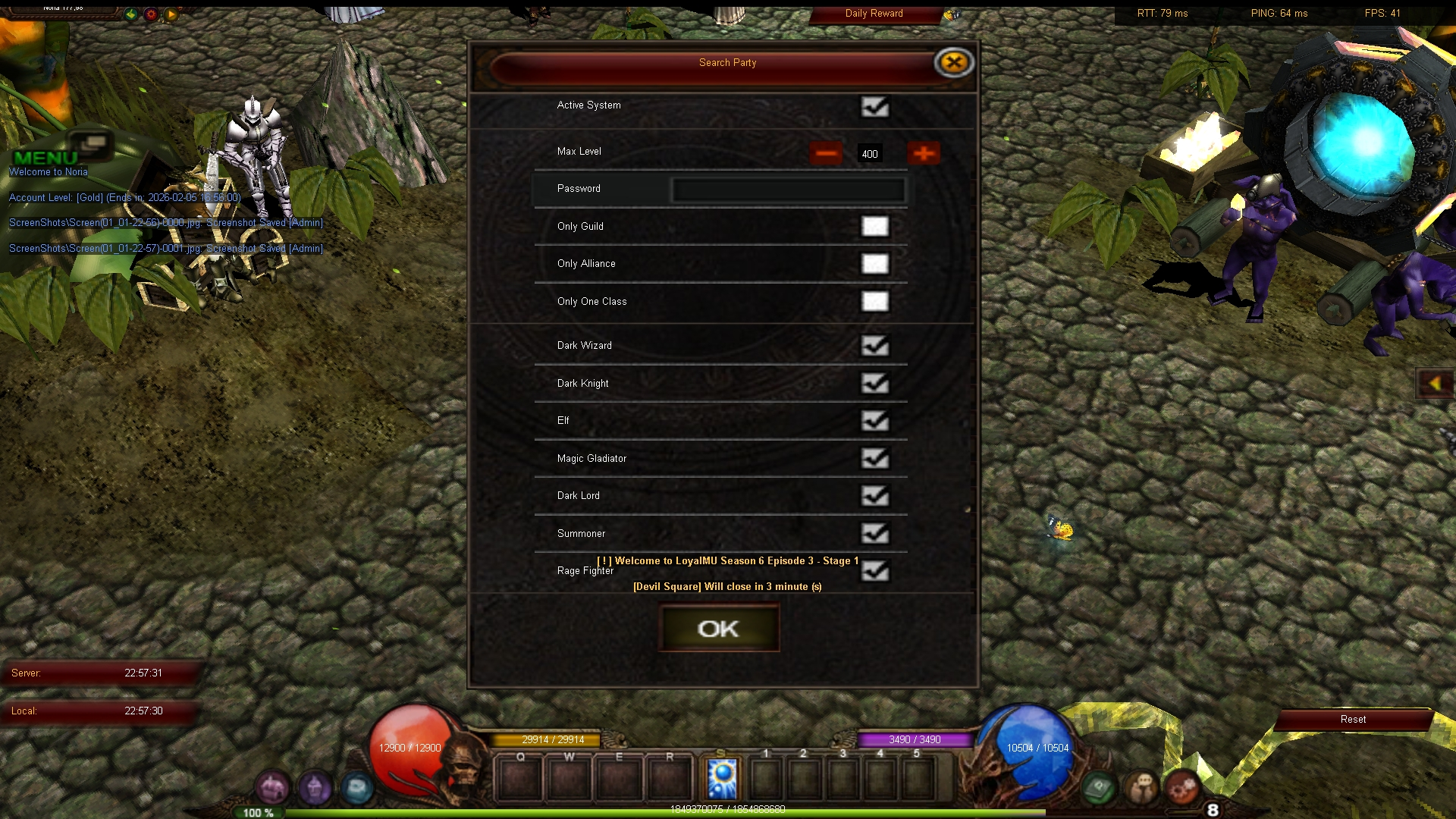The image size is (1456, 819).
Task: Uncheck the Dark Knight class
Action: [874, 384]
